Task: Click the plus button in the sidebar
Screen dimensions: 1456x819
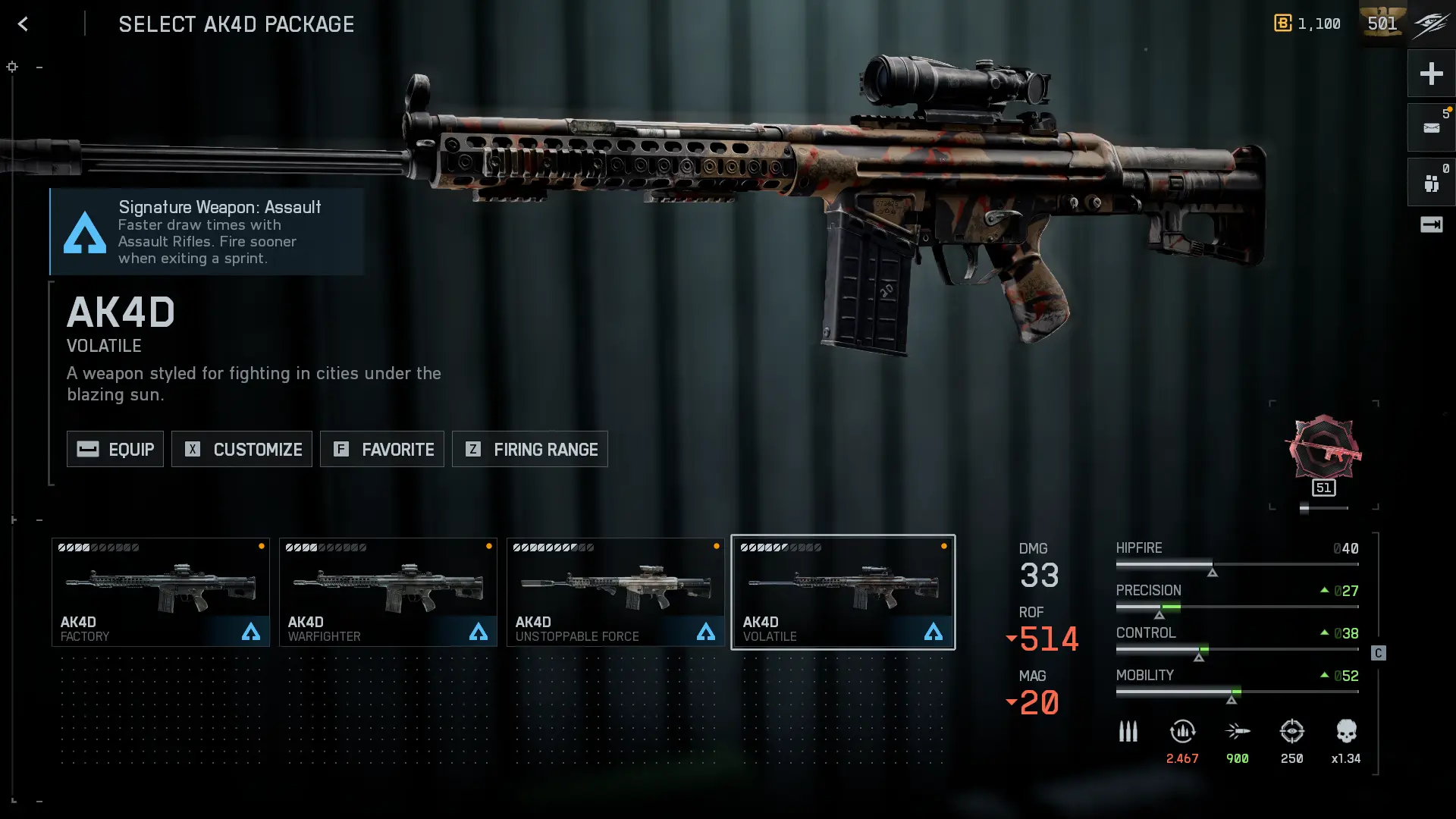Action: tap(1431, 74)
